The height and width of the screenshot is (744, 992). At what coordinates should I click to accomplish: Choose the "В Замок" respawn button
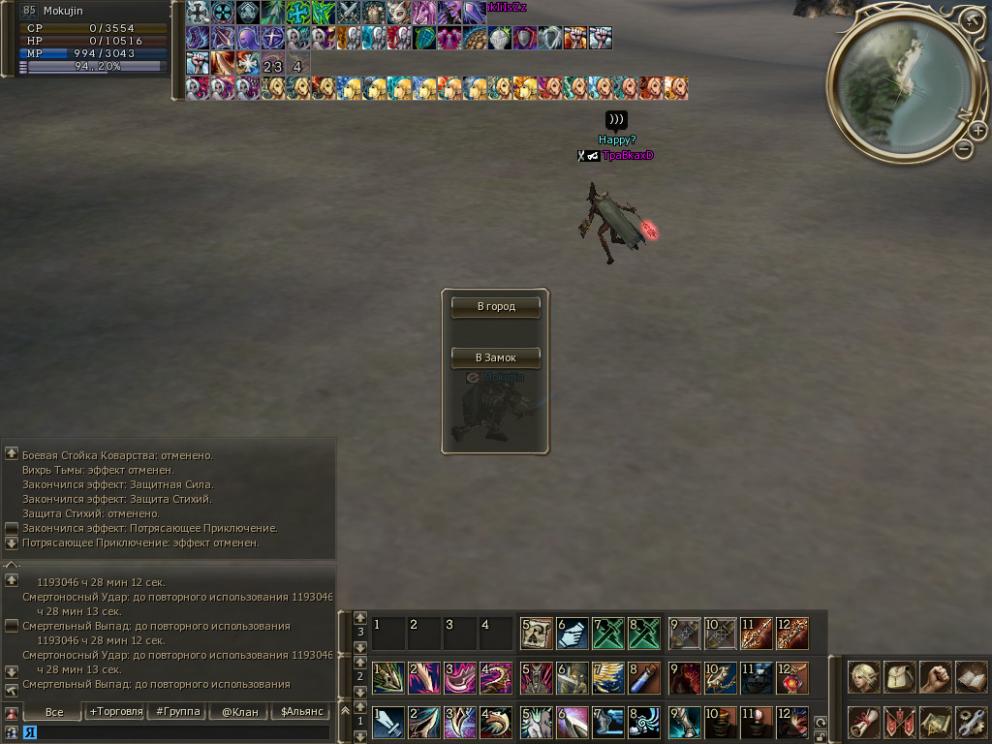click(x=495, y=358)
